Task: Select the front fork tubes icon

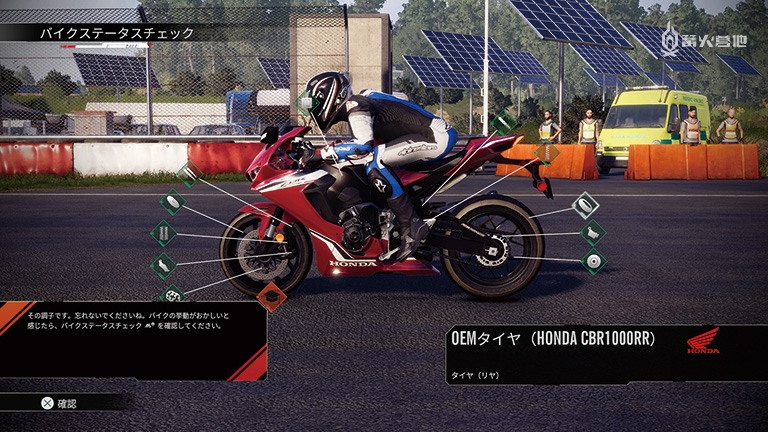Action: pyautogui.click(x=188, y=174)
